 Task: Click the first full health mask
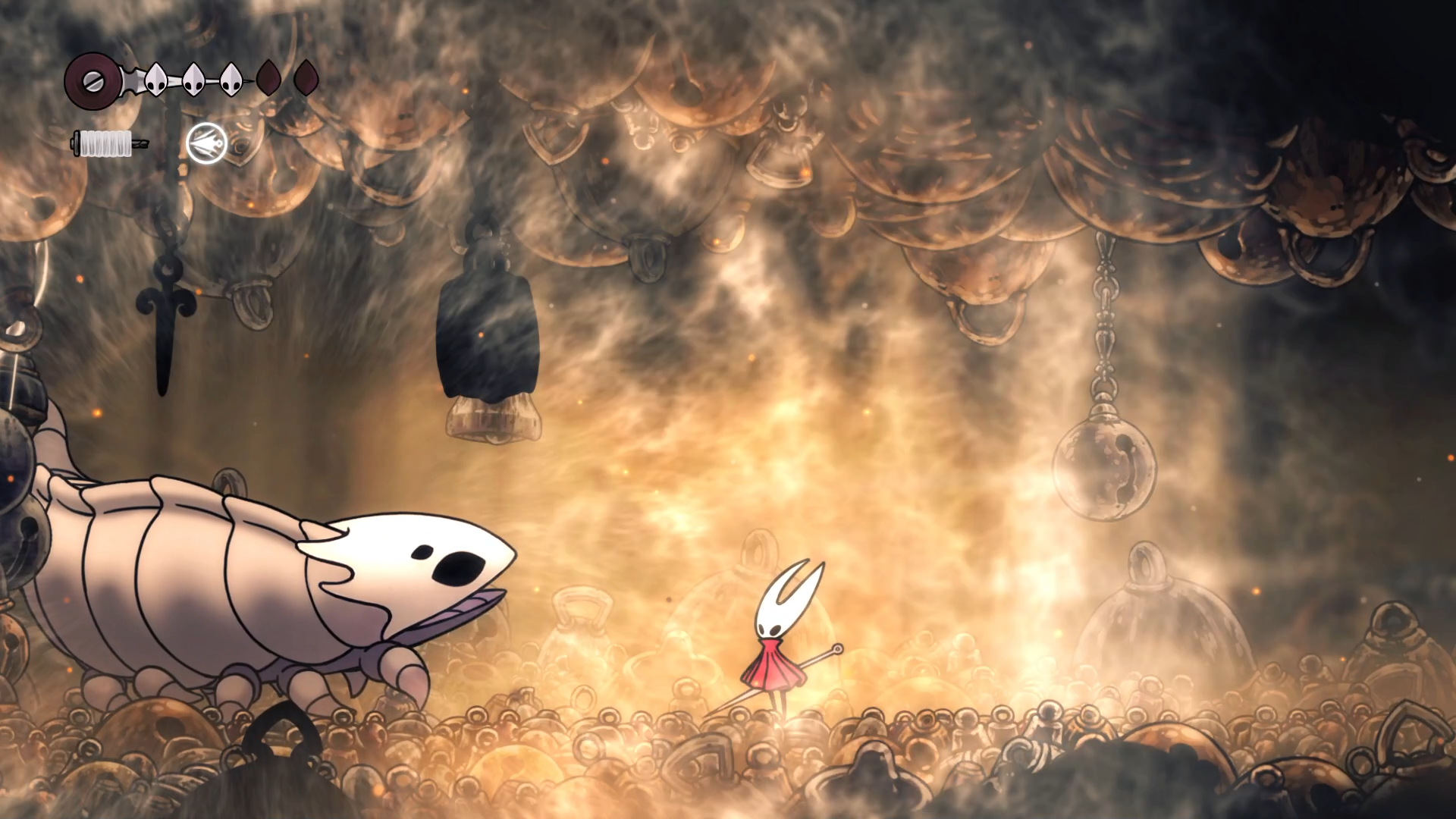click(155, 78)
